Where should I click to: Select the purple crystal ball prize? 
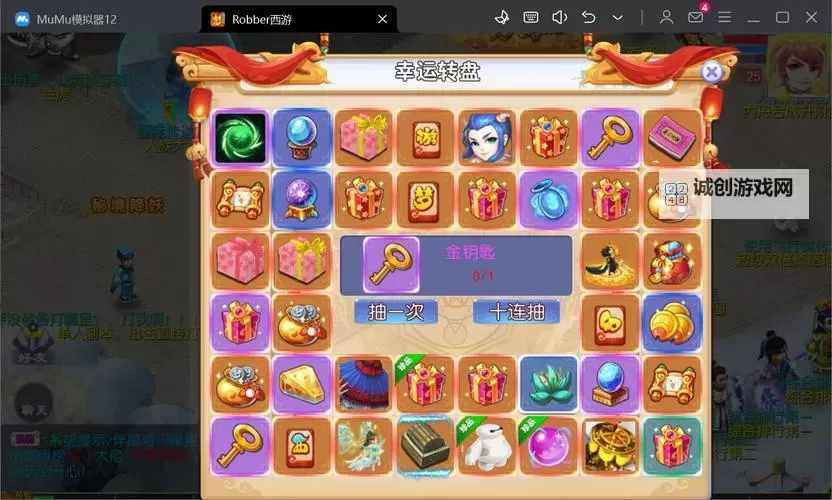pos(302,198)
